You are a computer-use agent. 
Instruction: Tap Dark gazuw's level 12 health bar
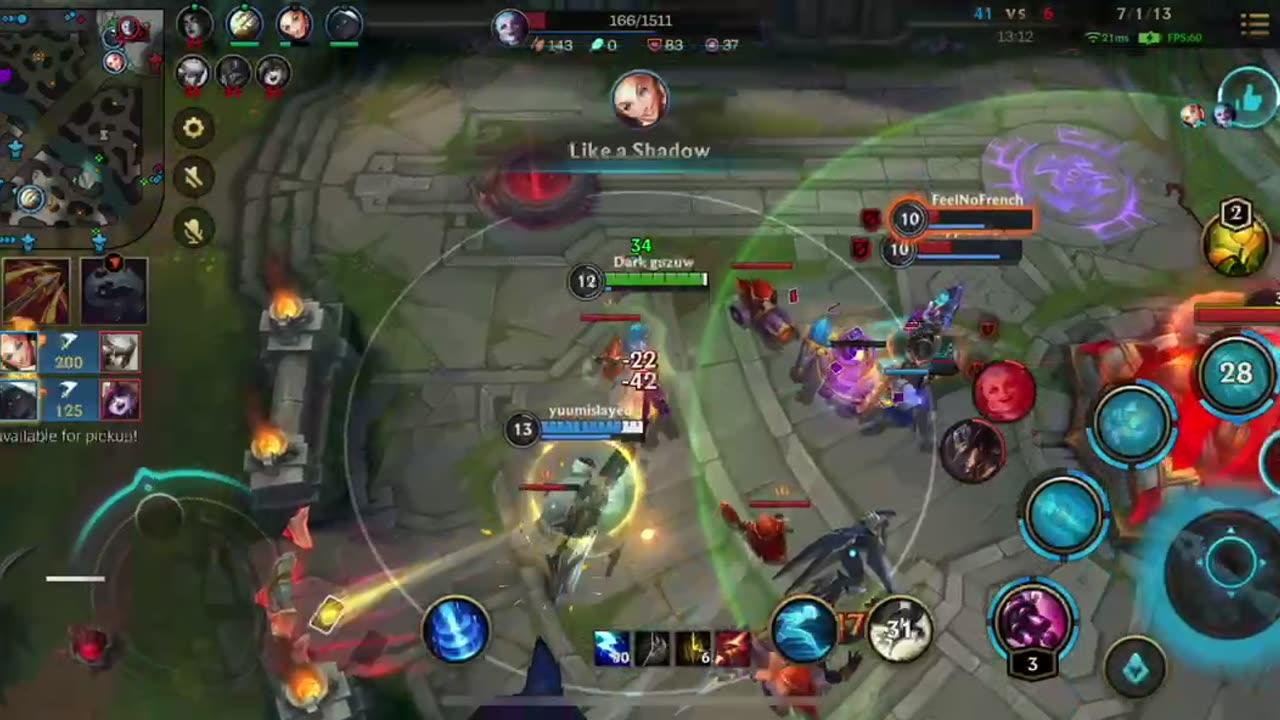(655, 281)
